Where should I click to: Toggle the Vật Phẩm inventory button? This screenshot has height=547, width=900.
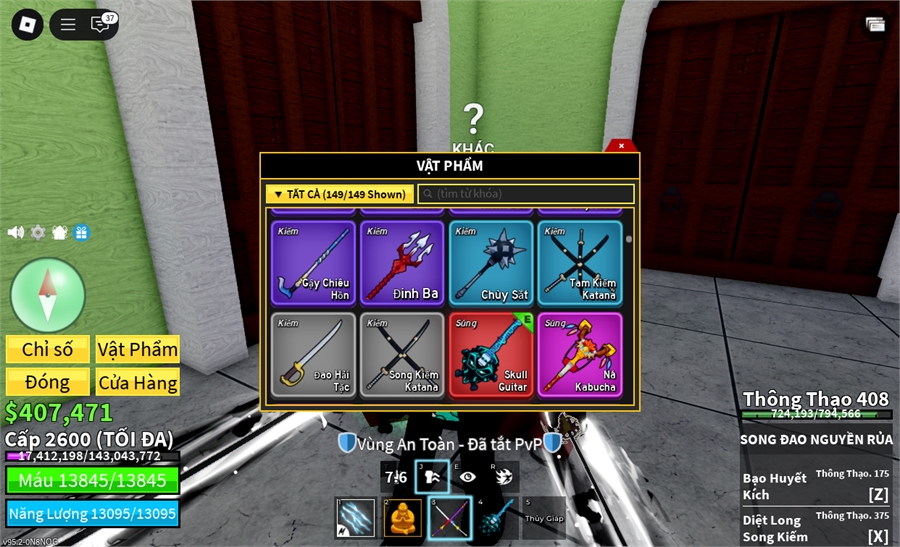(x=138, y=349)
